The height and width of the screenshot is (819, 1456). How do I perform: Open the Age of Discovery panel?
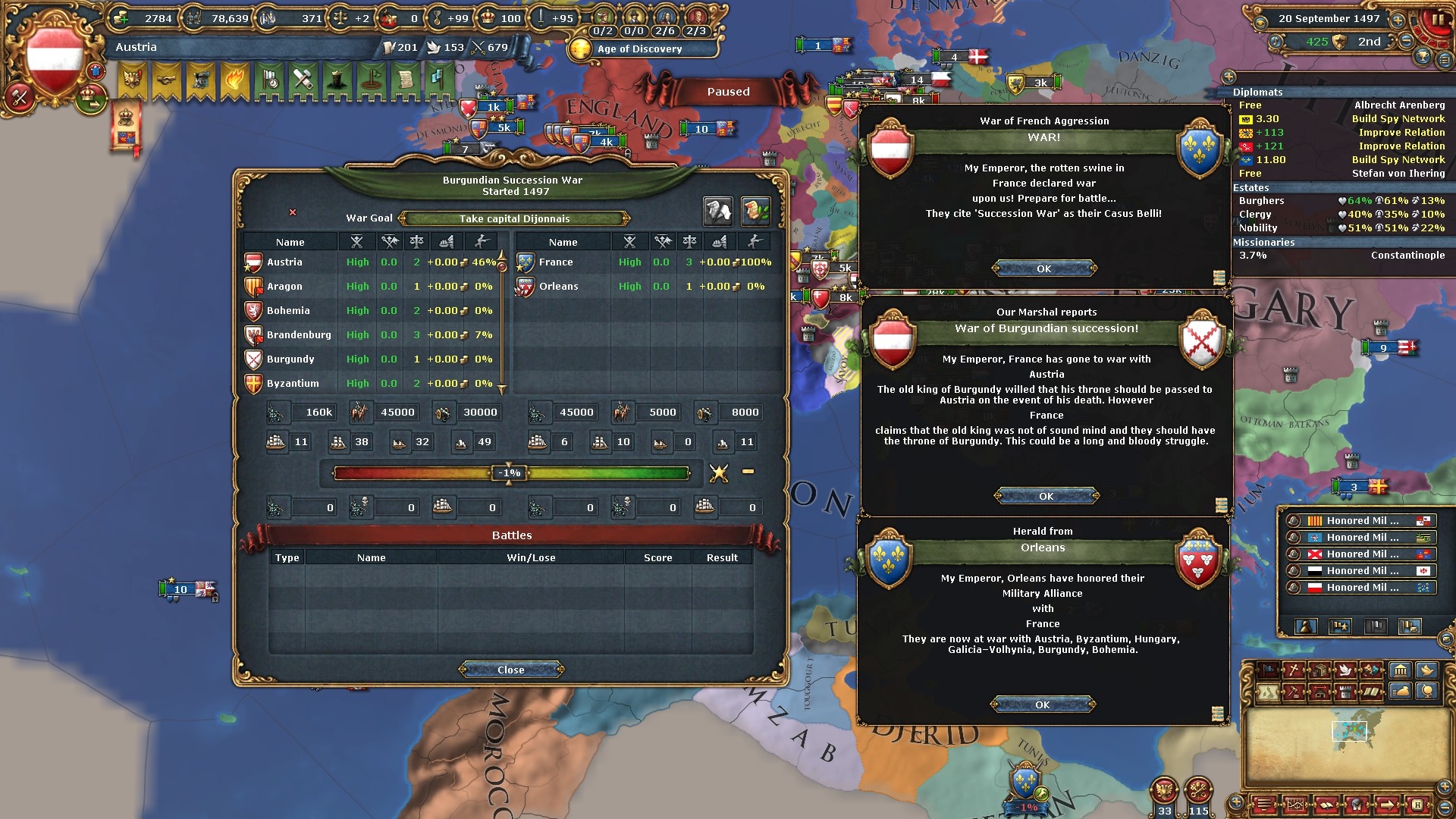click(639, 49)
